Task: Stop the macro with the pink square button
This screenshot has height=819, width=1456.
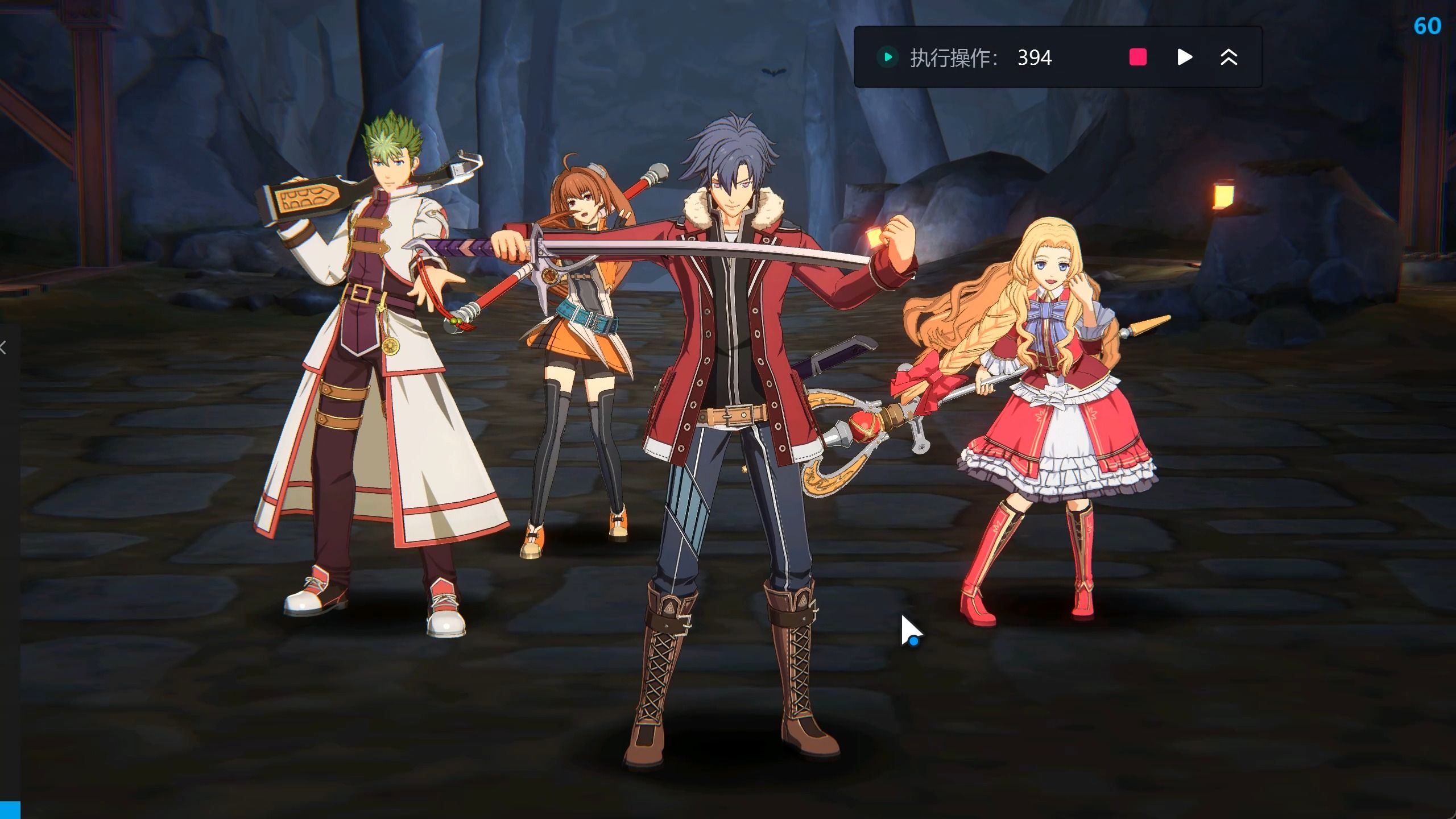Action: pos(1137,57)
